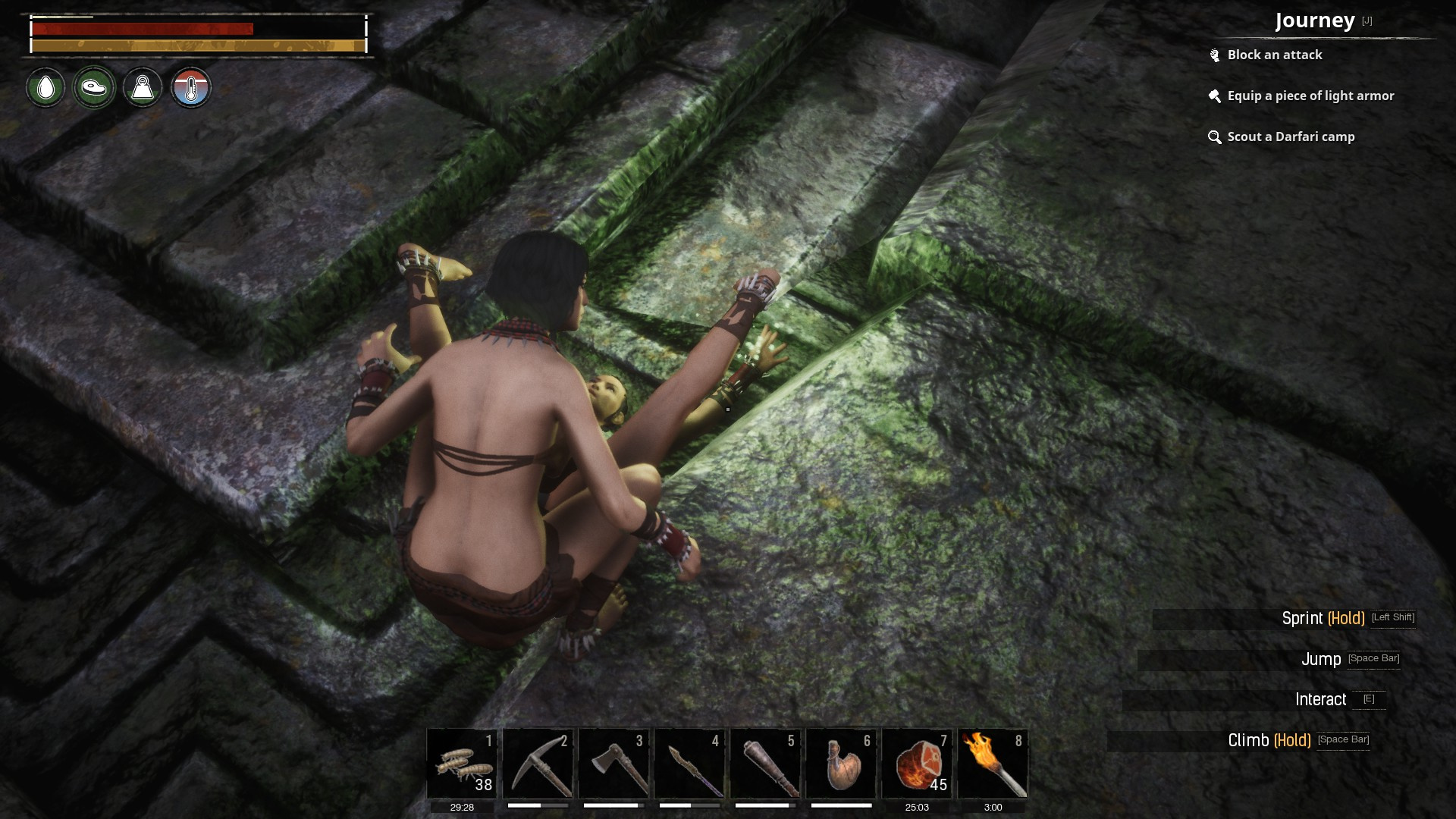Image resolution: width=1456 pixels, height=819 pixels.
Task: Select the grubs stack in hotbar slot 1
Action: click(x=462, y=764)
